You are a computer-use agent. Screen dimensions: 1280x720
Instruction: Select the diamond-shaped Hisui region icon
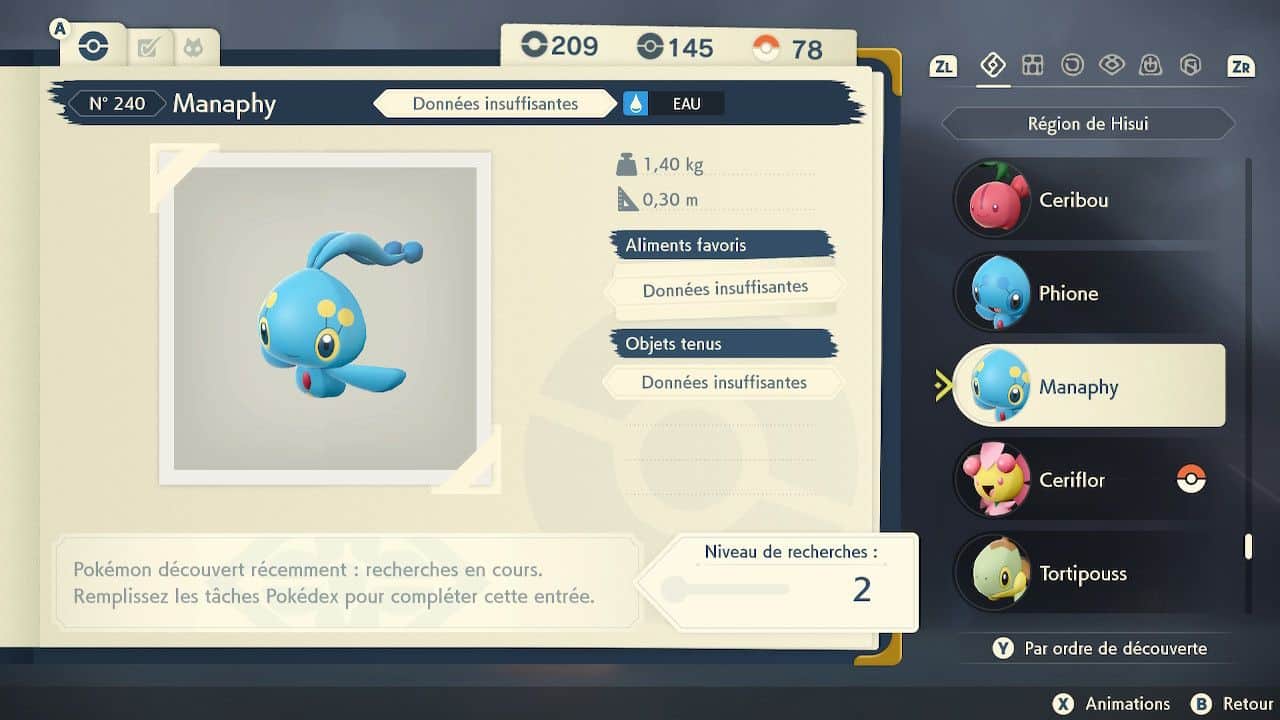pos(992,65)
